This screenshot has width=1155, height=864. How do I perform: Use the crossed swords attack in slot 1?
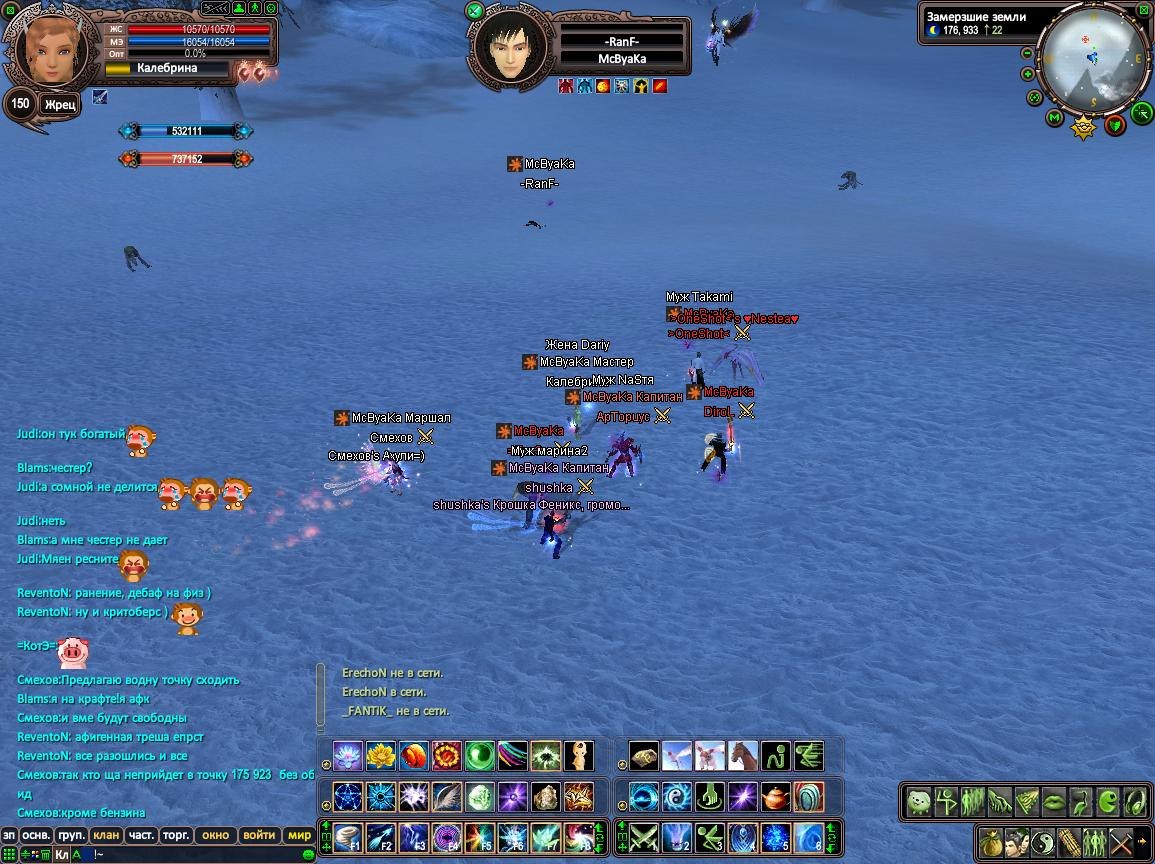click(642, 836)
